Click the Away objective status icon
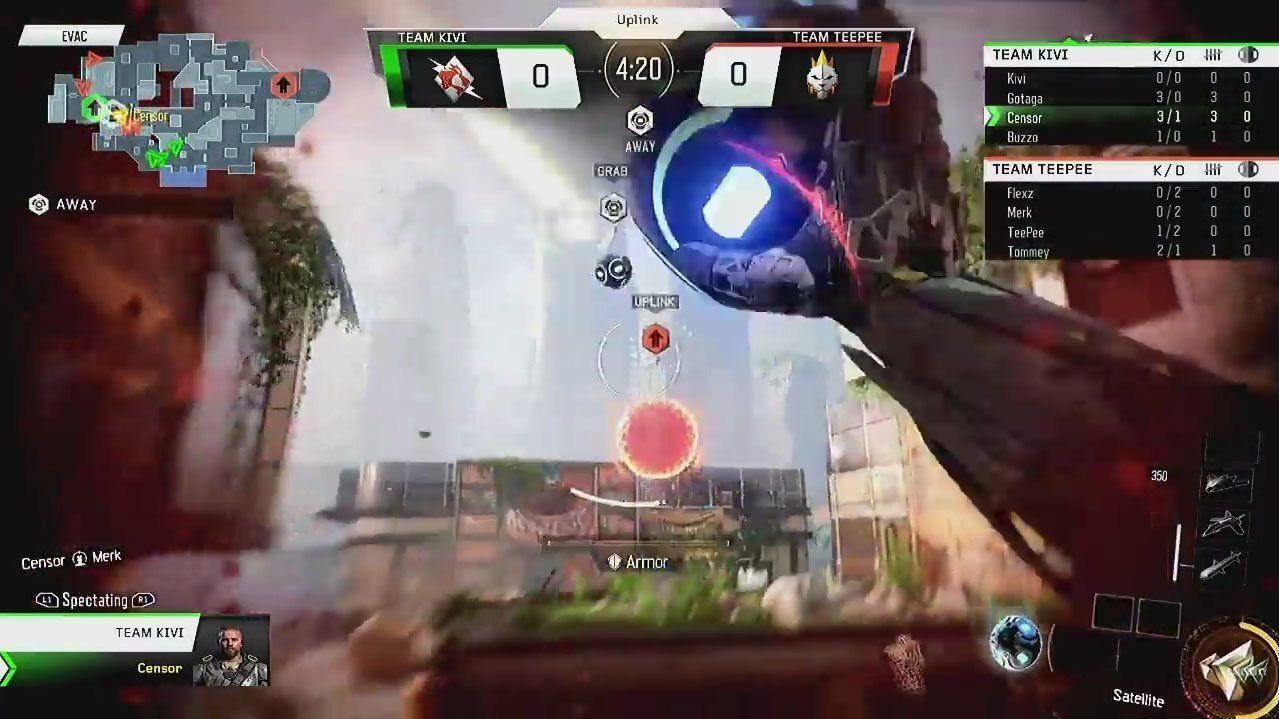Viewport: 1279px width, 719px height. tap(640, 122)
